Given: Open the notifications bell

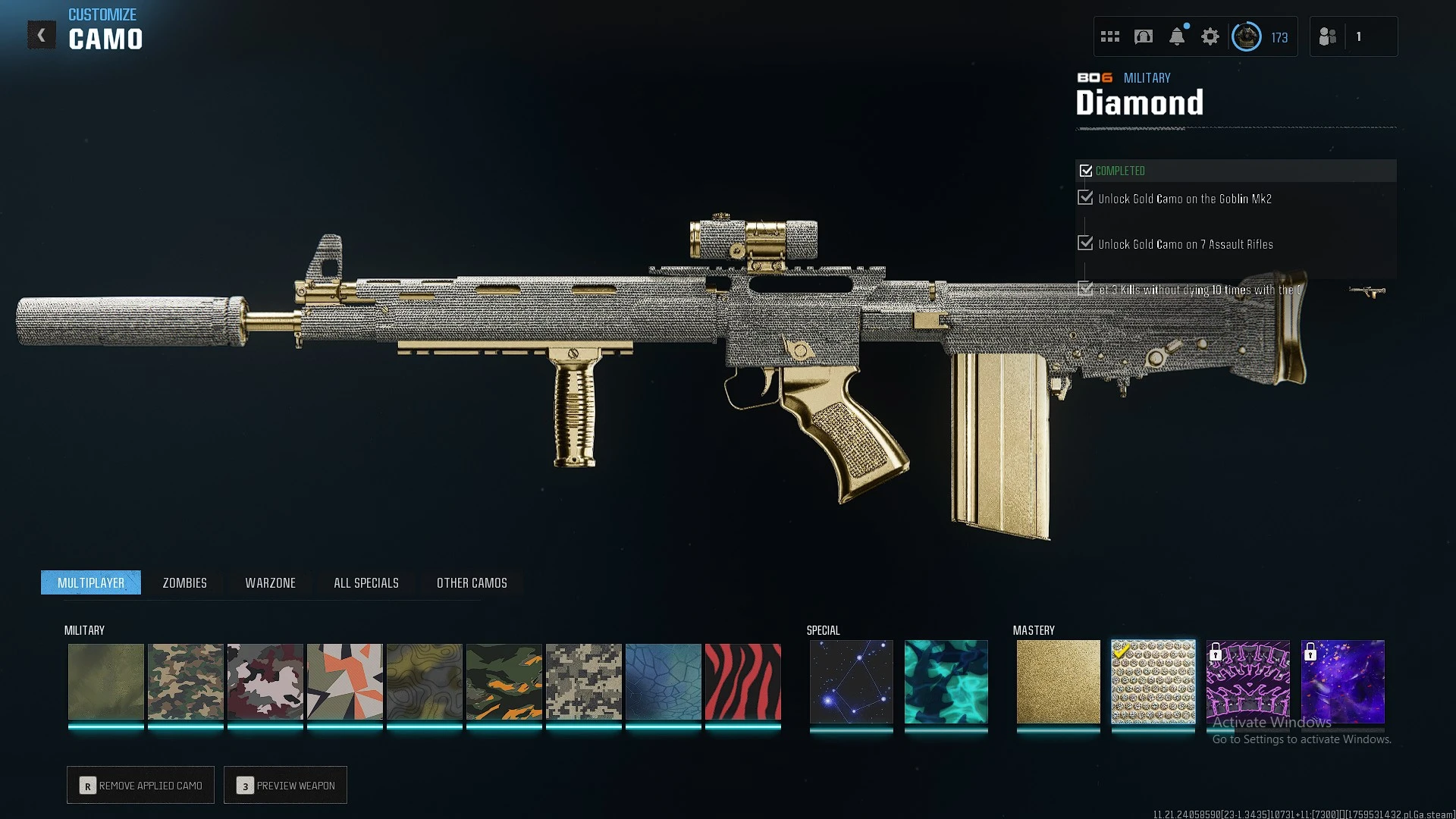Looking at the screenshot, I should [1176, 36].
